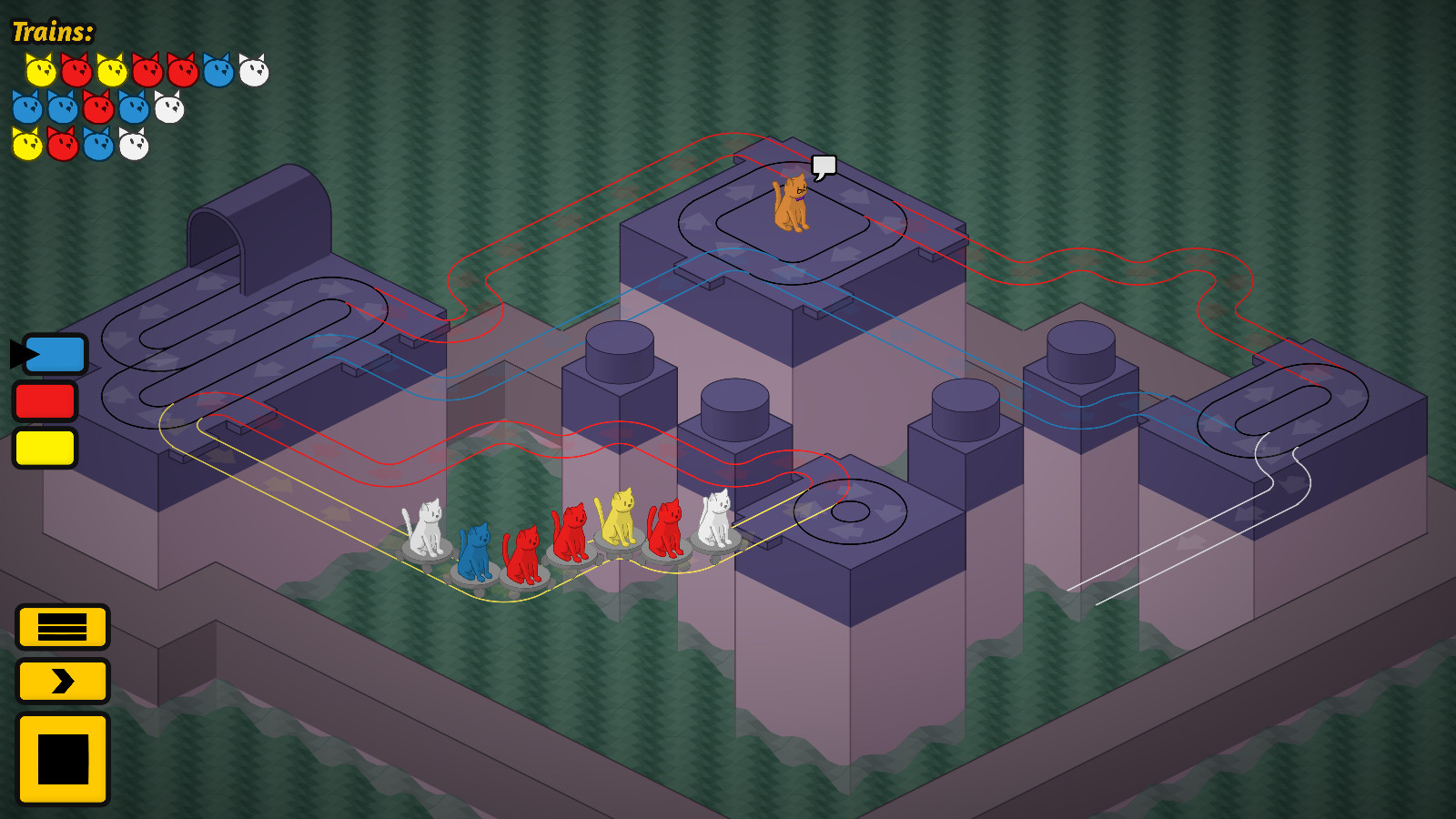
Task: Toggle red track drawing mode
Action: (45, 401)
